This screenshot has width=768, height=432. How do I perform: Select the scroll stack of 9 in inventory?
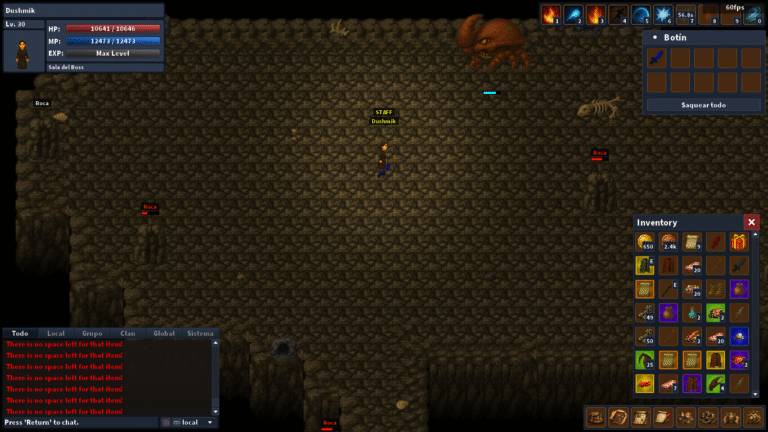[692, 242]
